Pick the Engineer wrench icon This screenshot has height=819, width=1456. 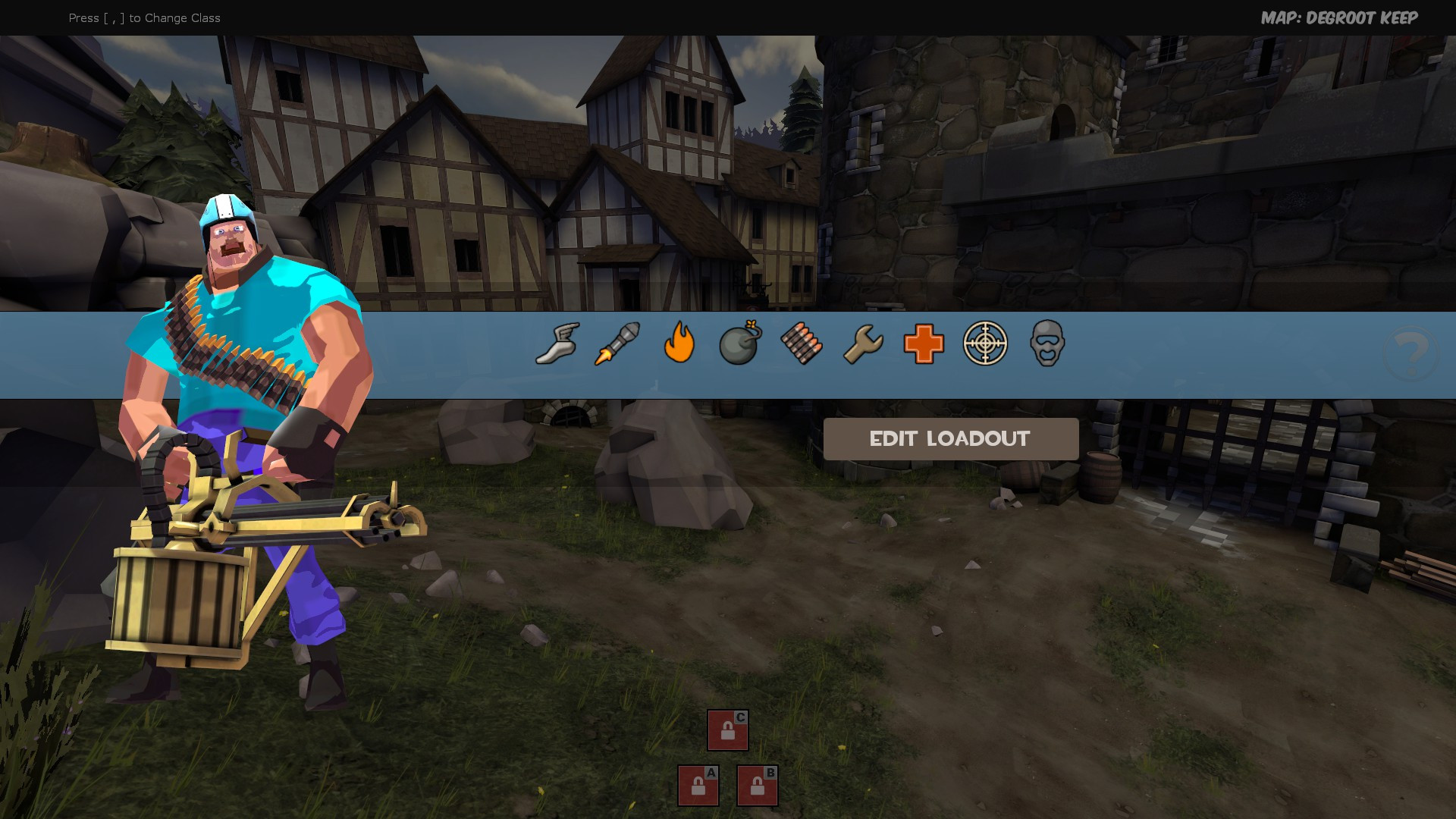[x=861, y=345]
